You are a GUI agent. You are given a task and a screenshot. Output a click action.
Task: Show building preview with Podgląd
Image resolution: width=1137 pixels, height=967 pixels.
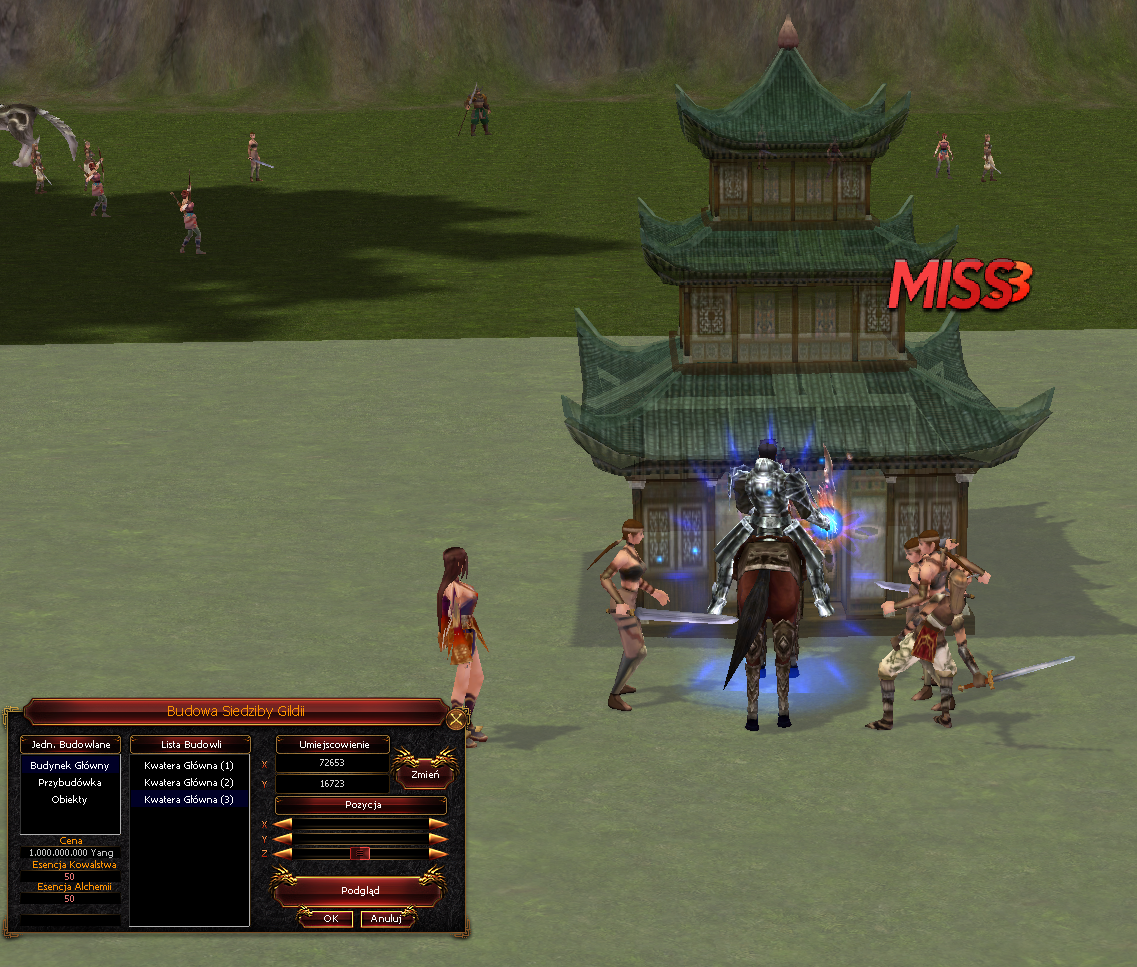pos(360,888)
